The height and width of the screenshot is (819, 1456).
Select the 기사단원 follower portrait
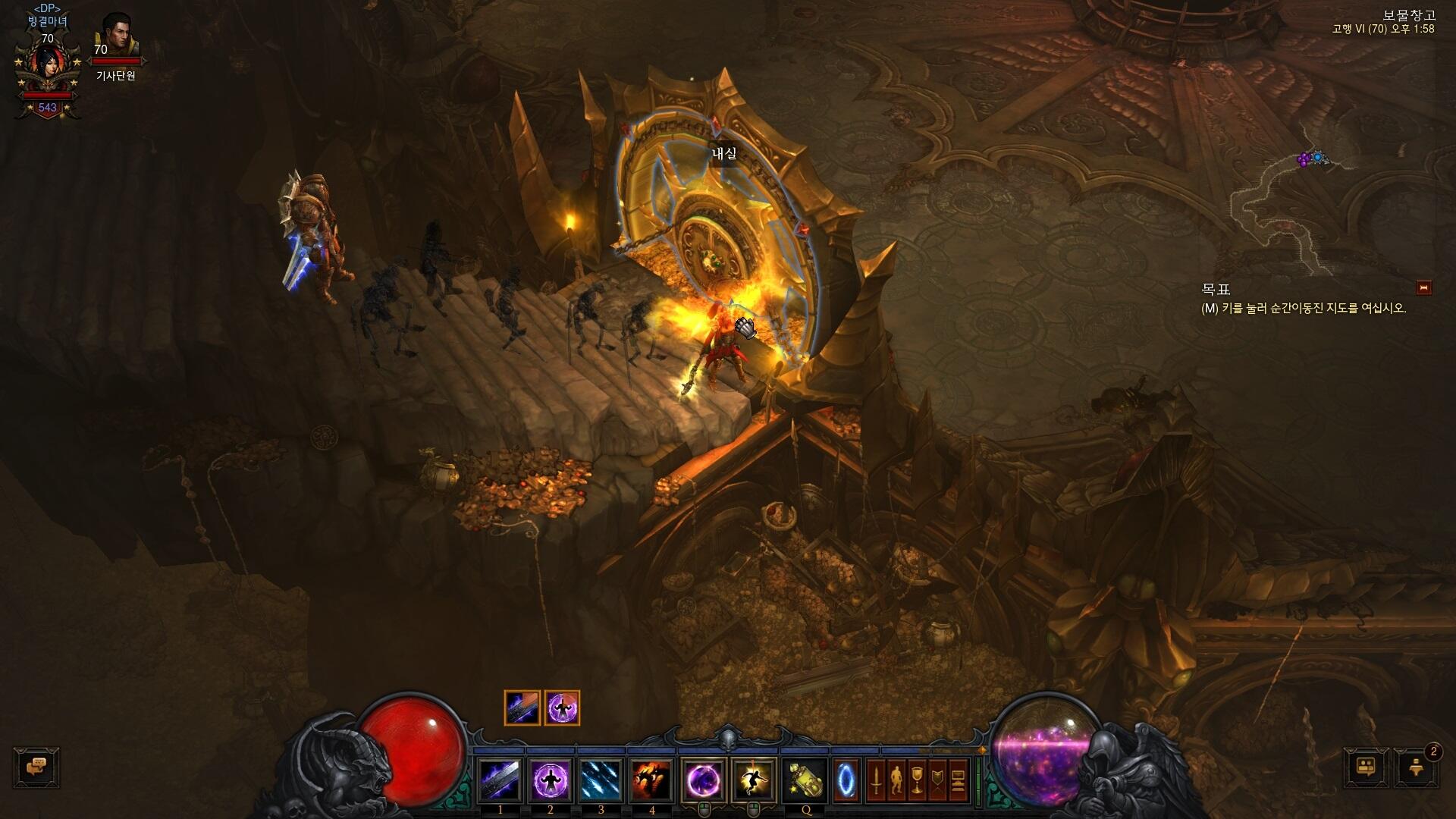click(x=116, y=34)
